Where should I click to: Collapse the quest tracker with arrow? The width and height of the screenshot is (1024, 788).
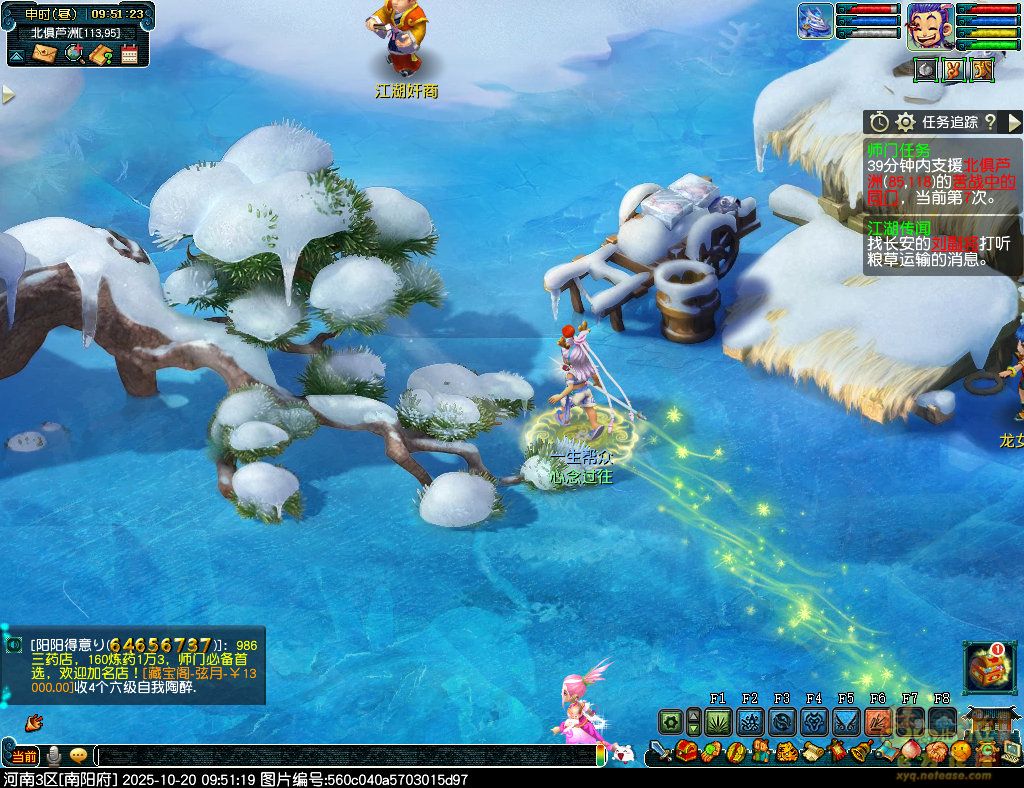click(x=1014, y=122)
